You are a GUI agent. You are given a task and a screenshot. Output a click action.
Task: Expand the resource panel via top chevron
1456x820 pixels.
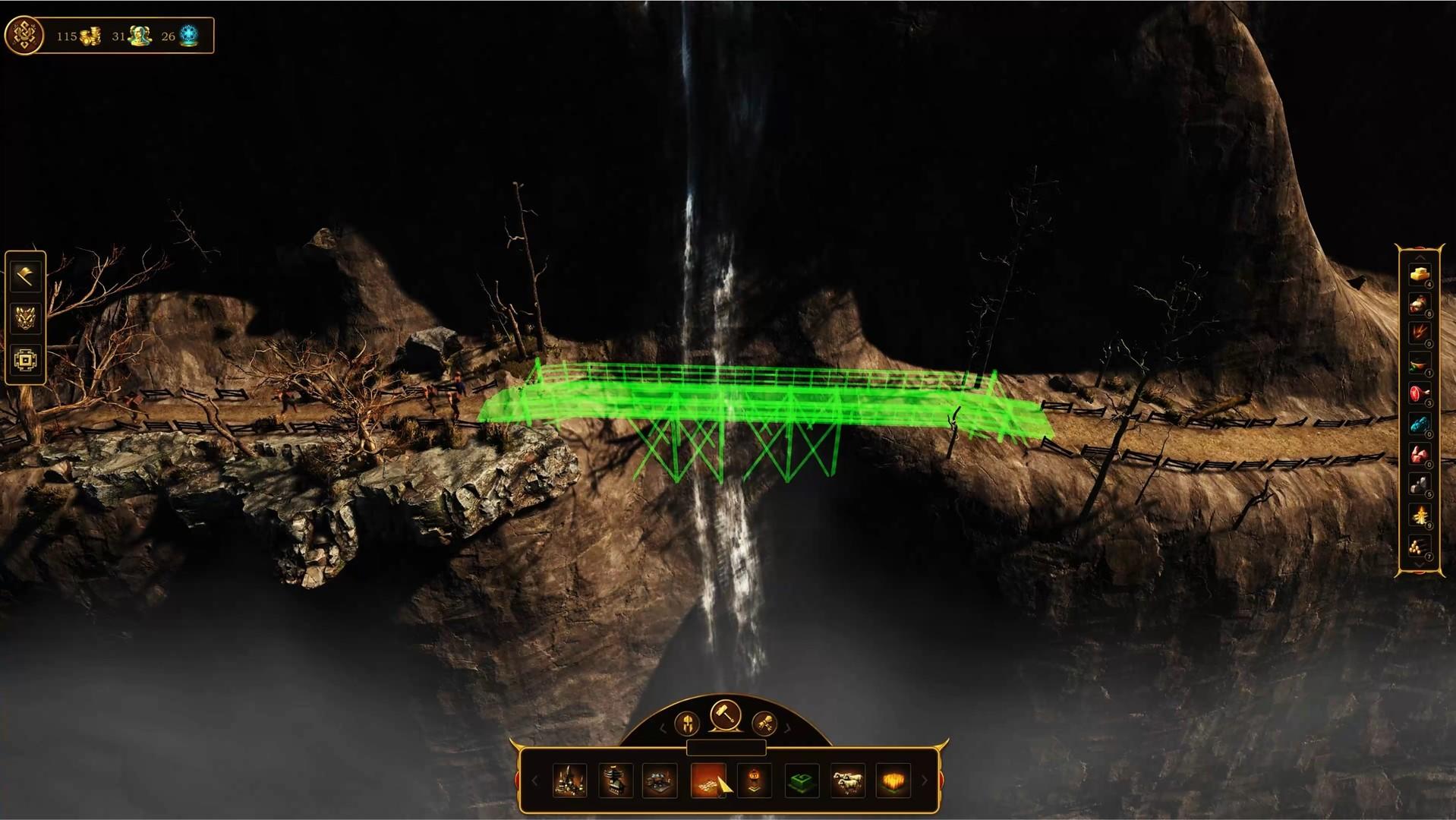coord(1418,258)
